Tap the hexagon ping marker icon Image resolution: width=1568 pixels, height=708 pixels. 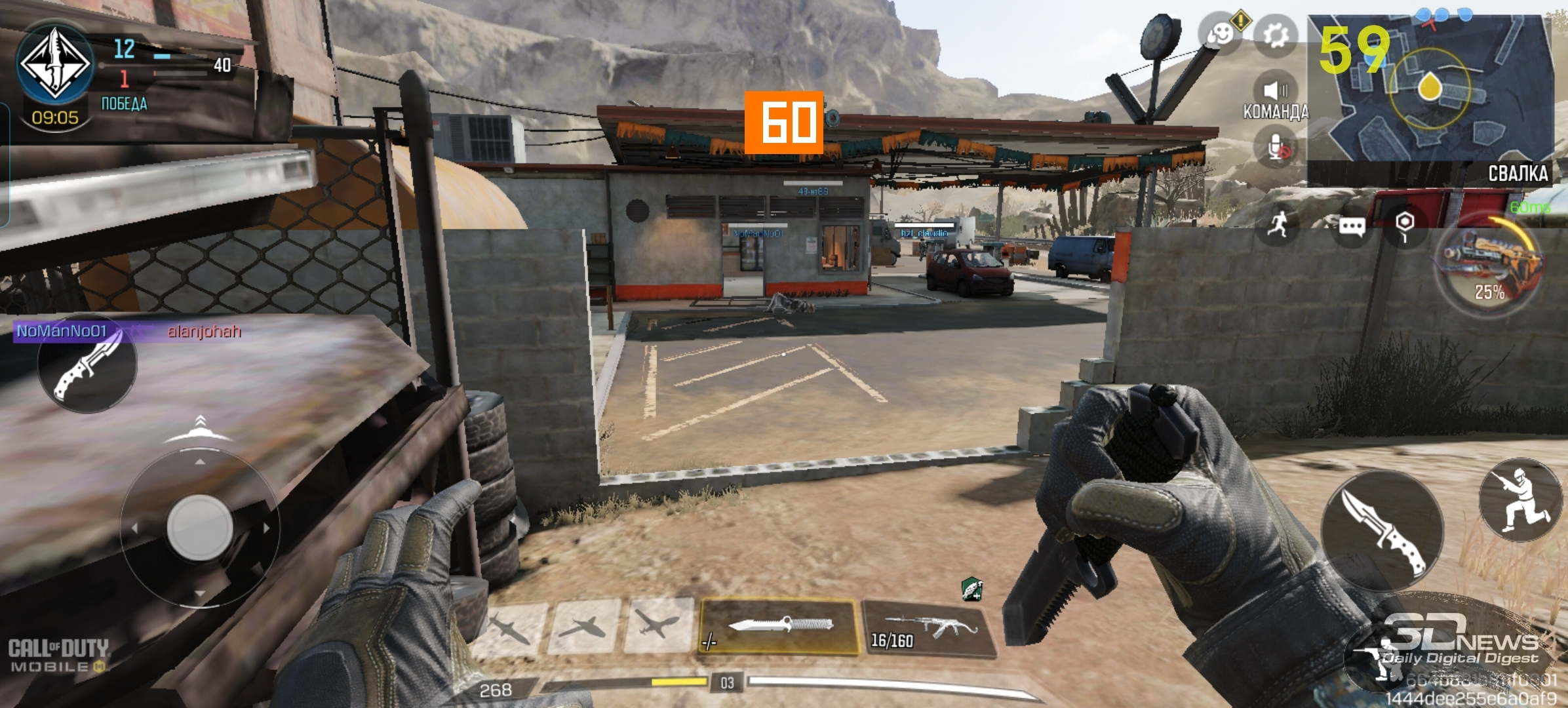[x=1404, y=225]
